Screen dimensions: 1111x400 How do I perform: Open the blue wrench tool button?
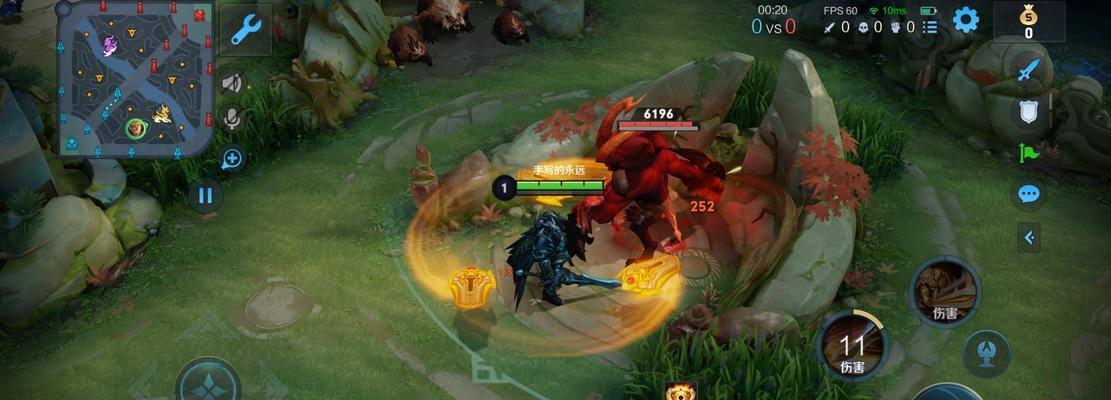(245, 29)
